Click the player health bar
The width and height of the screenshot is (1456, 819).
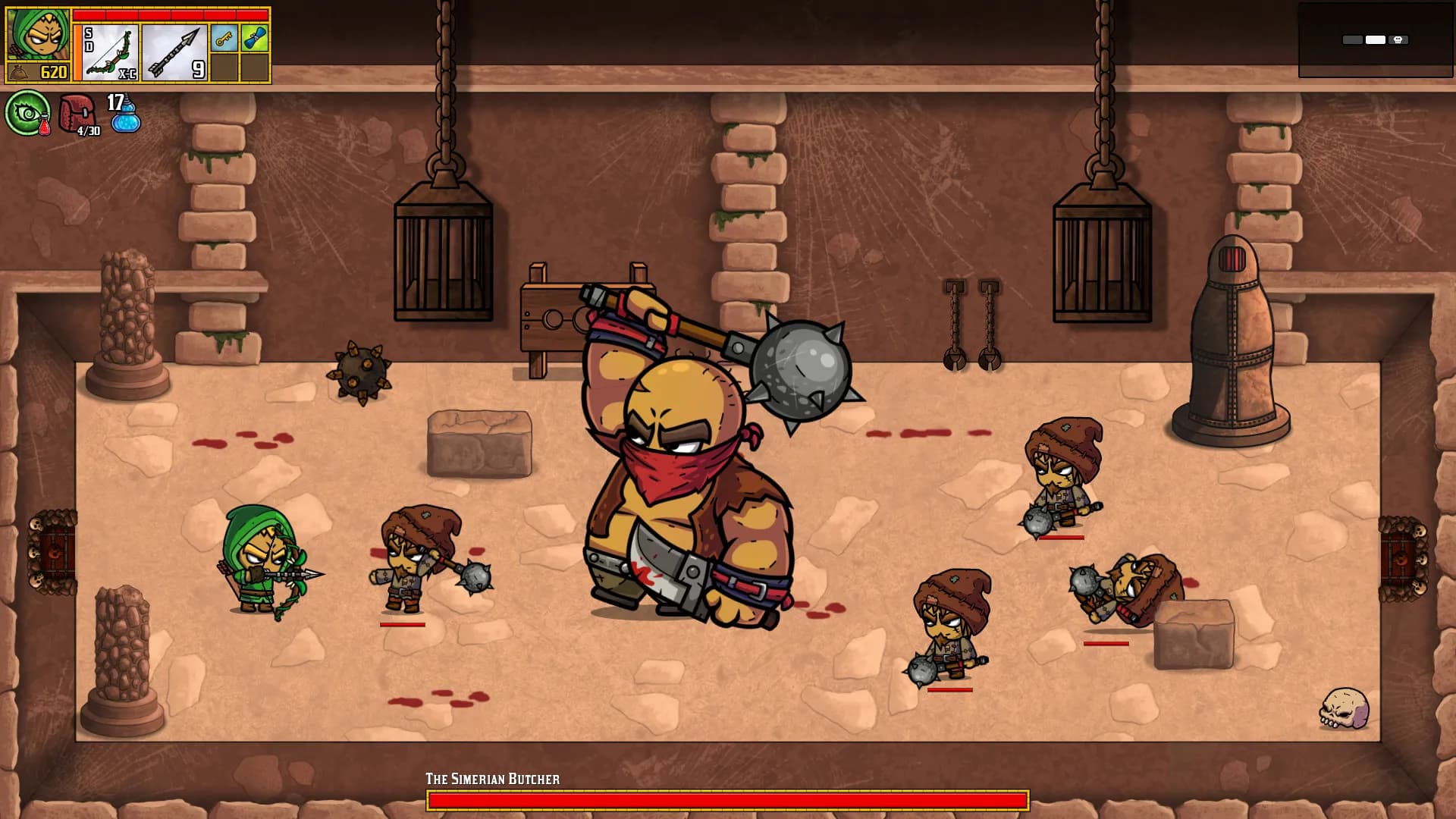[172, 14]
